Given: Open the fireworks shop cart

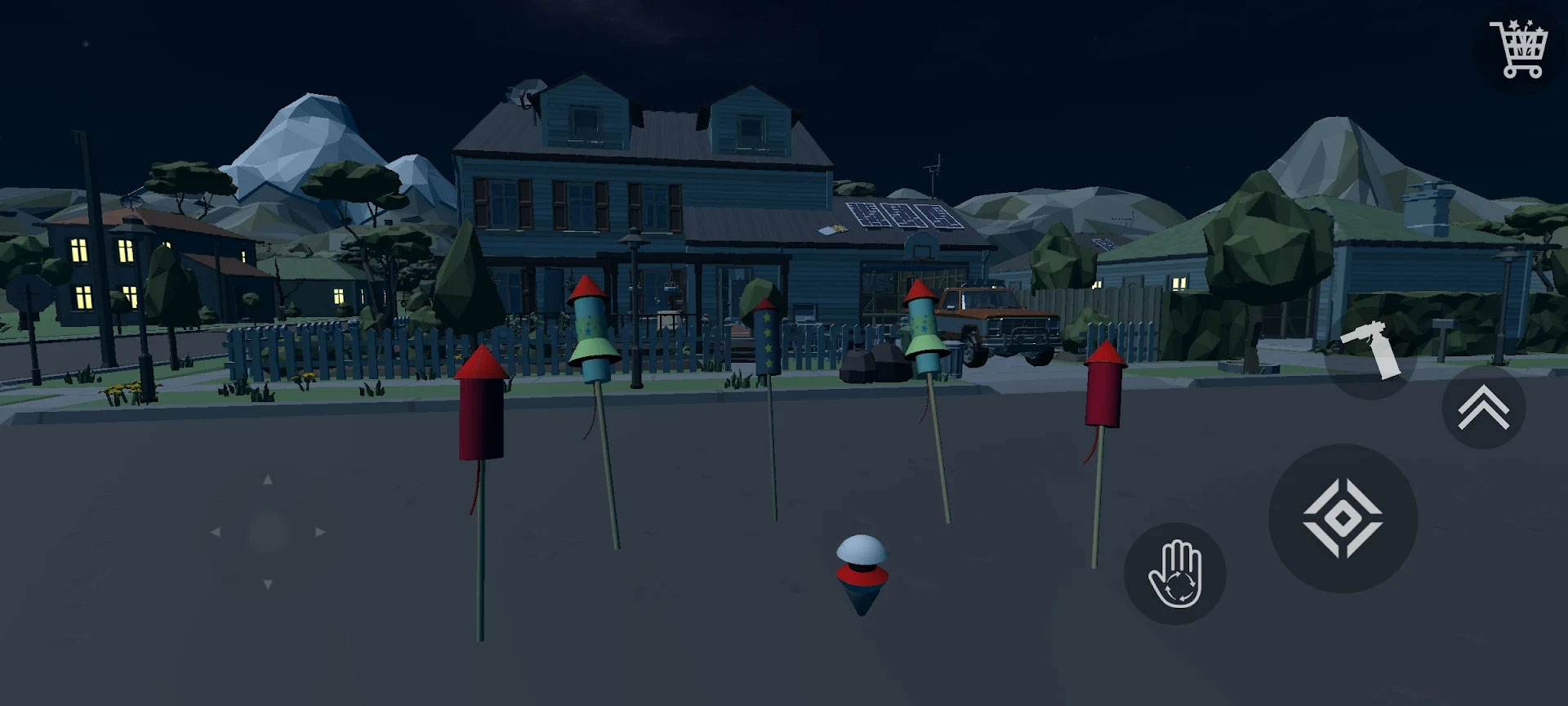Looking at the screenshot, I should coord(1520,49).
